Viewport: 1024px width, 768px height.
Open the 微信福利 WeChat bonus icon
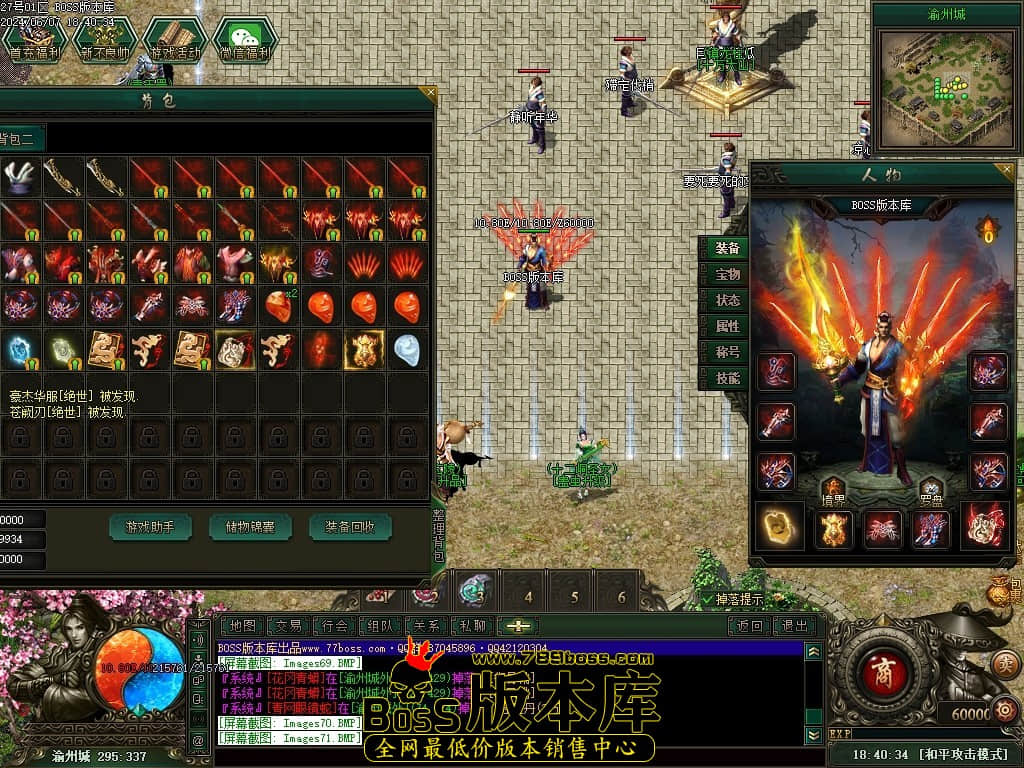[x=244, y=40]
